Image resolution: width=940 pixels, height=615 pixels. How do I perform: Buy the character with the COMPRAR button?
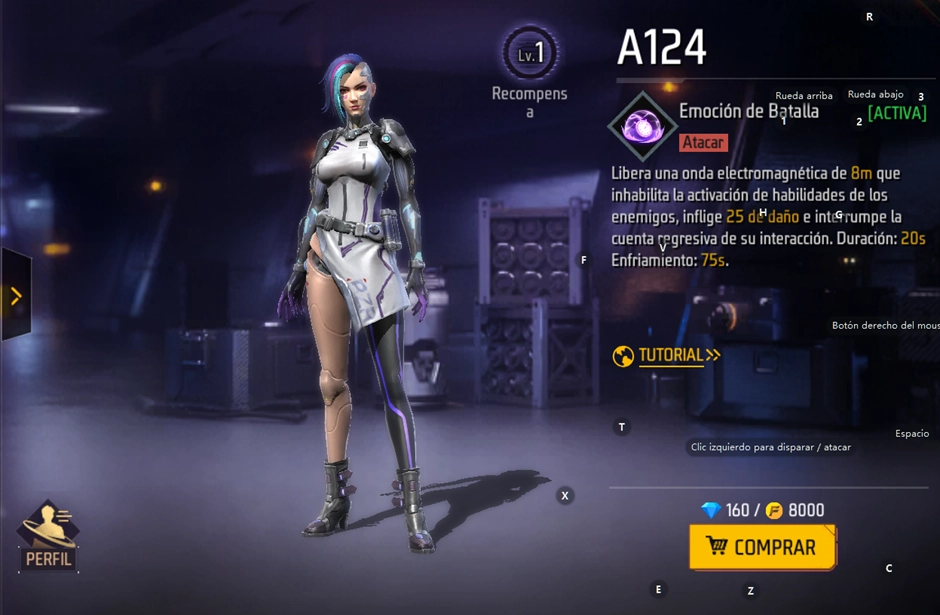[x=762, y=547]
